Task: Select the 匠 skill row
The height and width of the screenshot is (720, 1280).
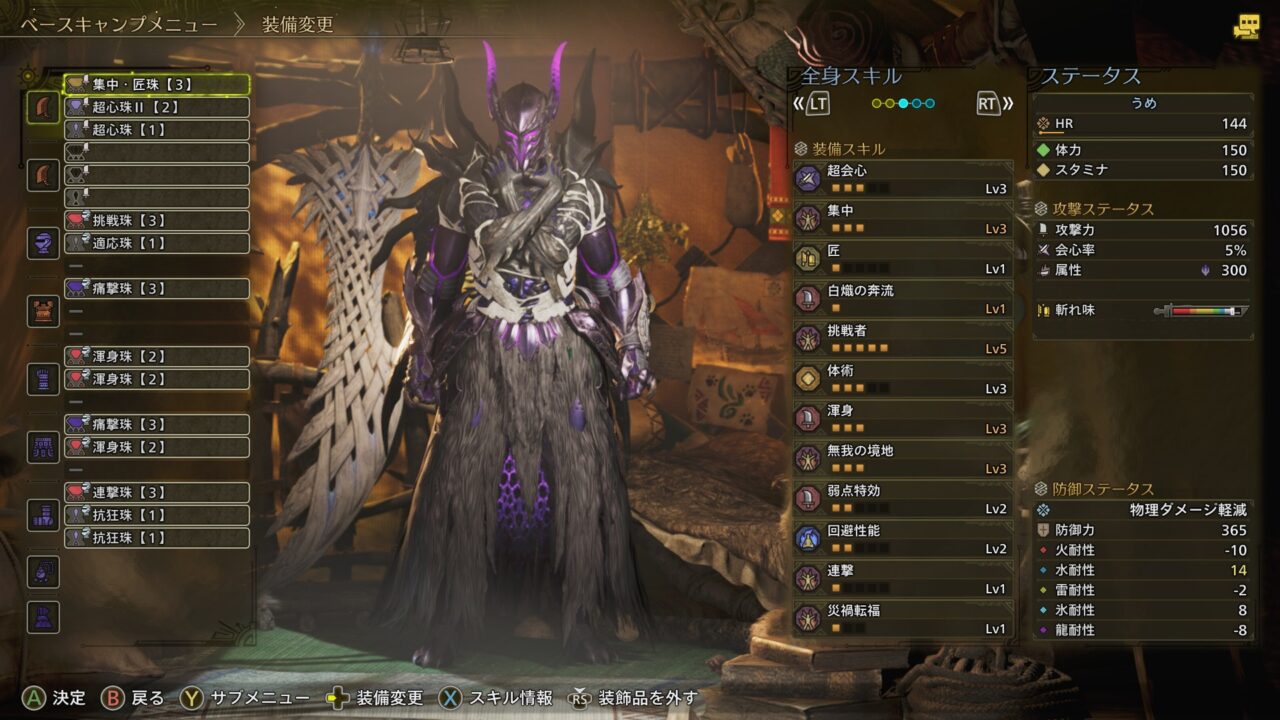Action: click(x=903, y=259)
